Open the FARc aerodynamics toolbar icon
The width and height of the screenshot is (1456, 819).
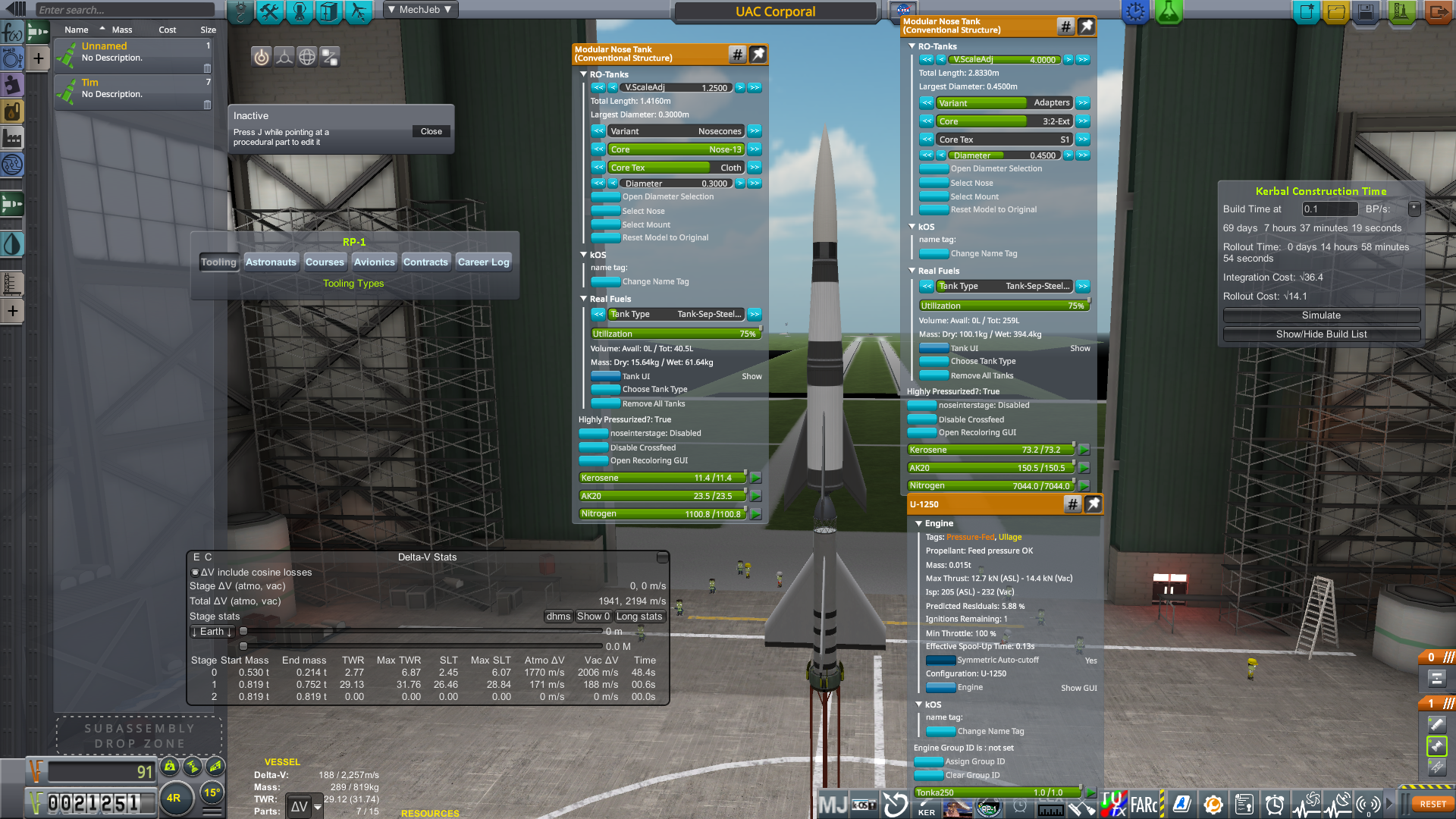(1143, 805)
